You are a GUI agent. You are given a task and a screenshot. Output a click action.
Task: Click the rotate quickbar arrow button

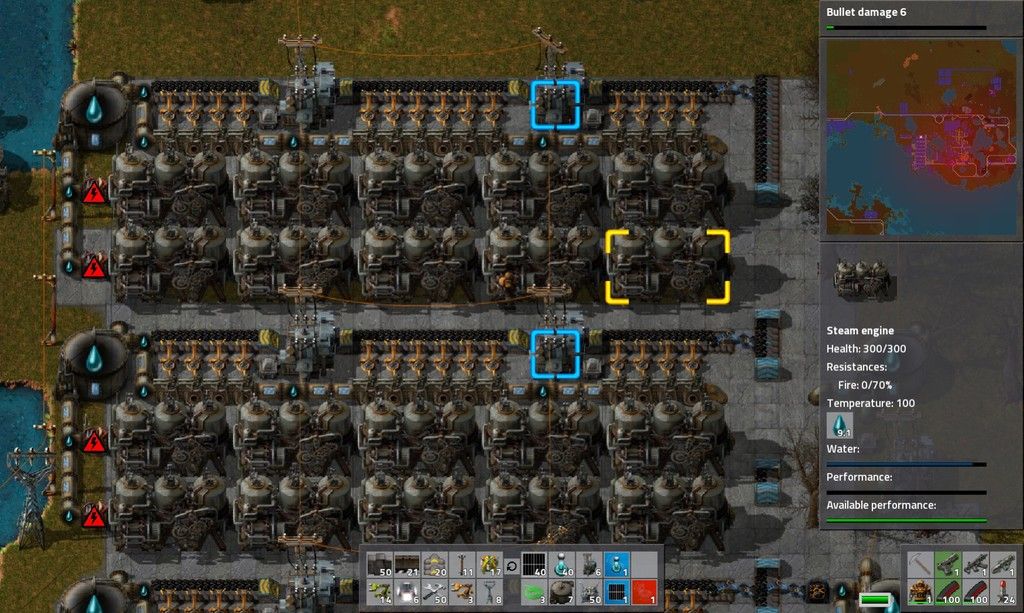513,565
